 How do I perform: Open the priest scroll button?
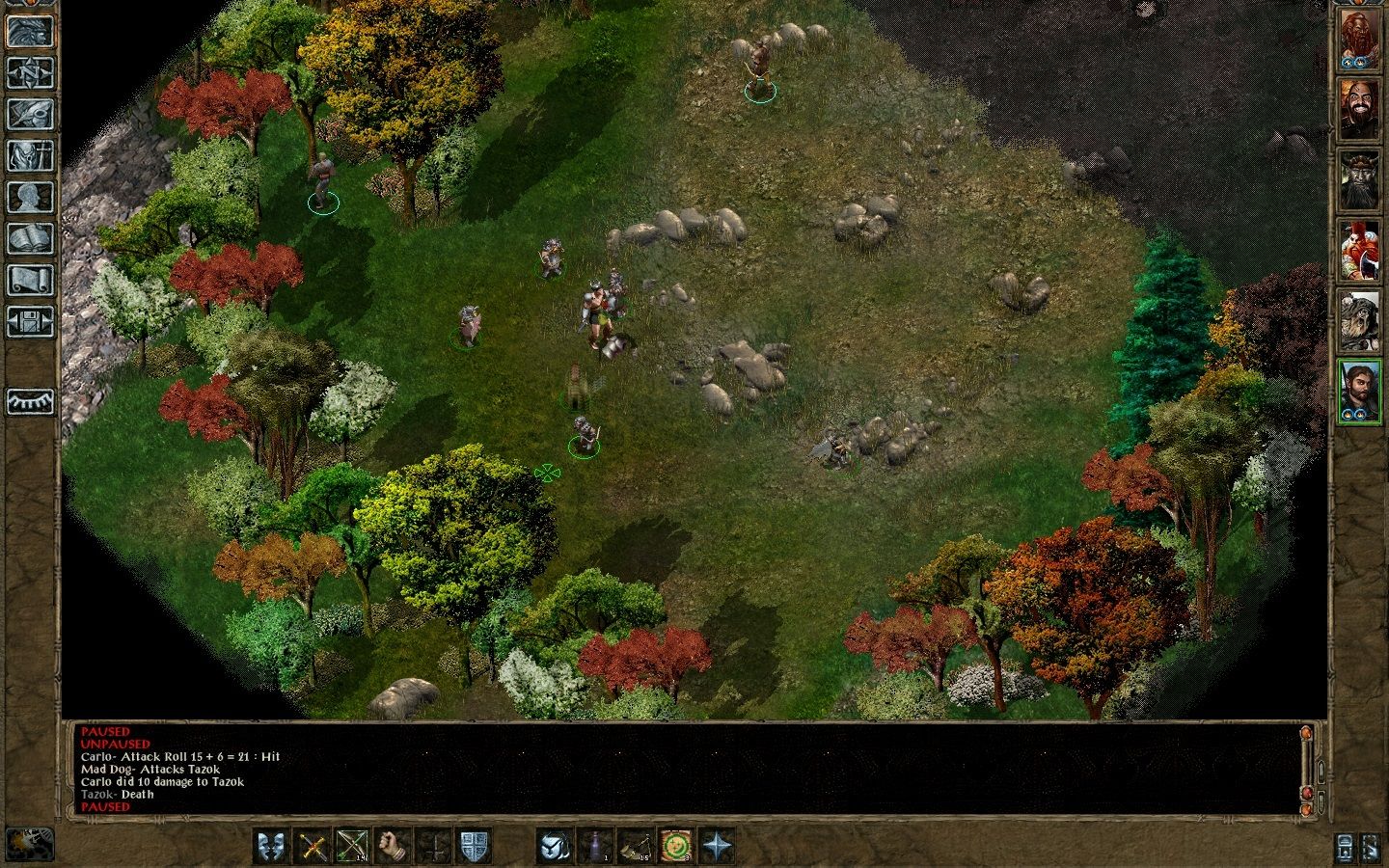tap(30, 281)
